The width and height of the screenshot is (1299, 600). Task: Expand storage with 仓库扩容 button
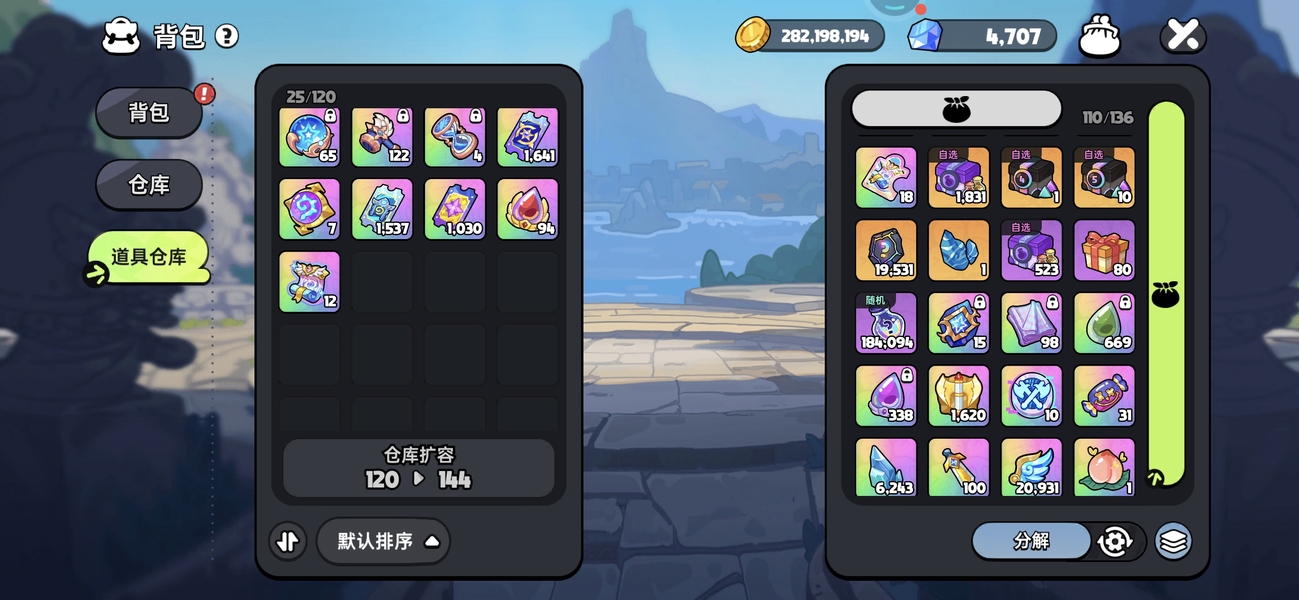(418, 468)
